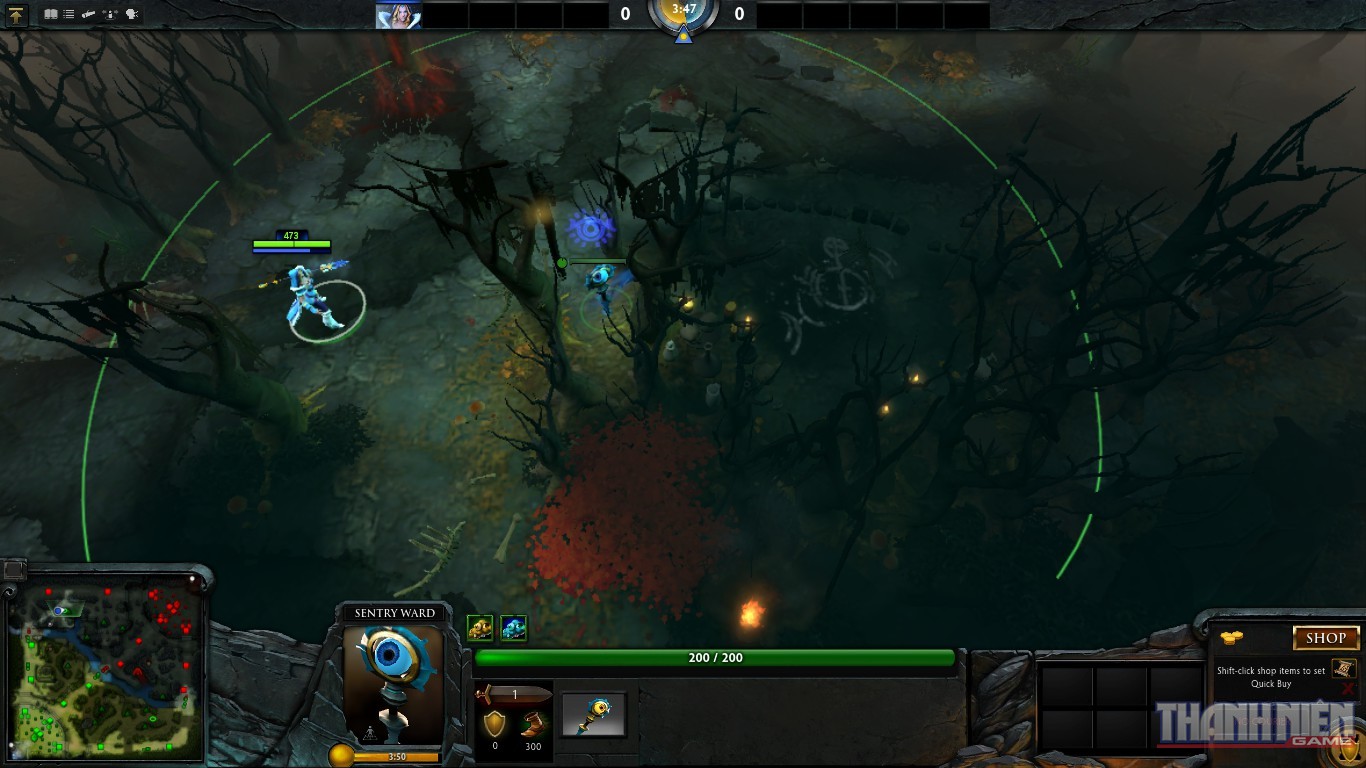This screenshot has height=768, width=1366.
Task: Expand the scoreboard with the gold arrow button
Action: [x=18, y=14]
